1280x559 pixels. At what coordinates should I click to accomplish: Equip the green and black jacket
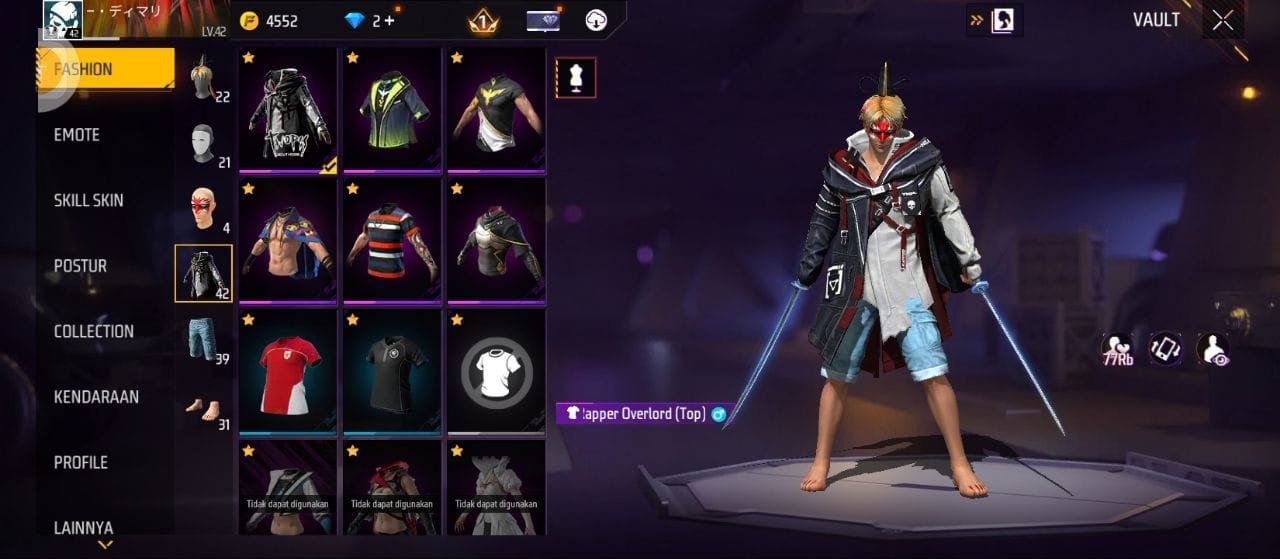pyautogui.click(x=392, y=109)
